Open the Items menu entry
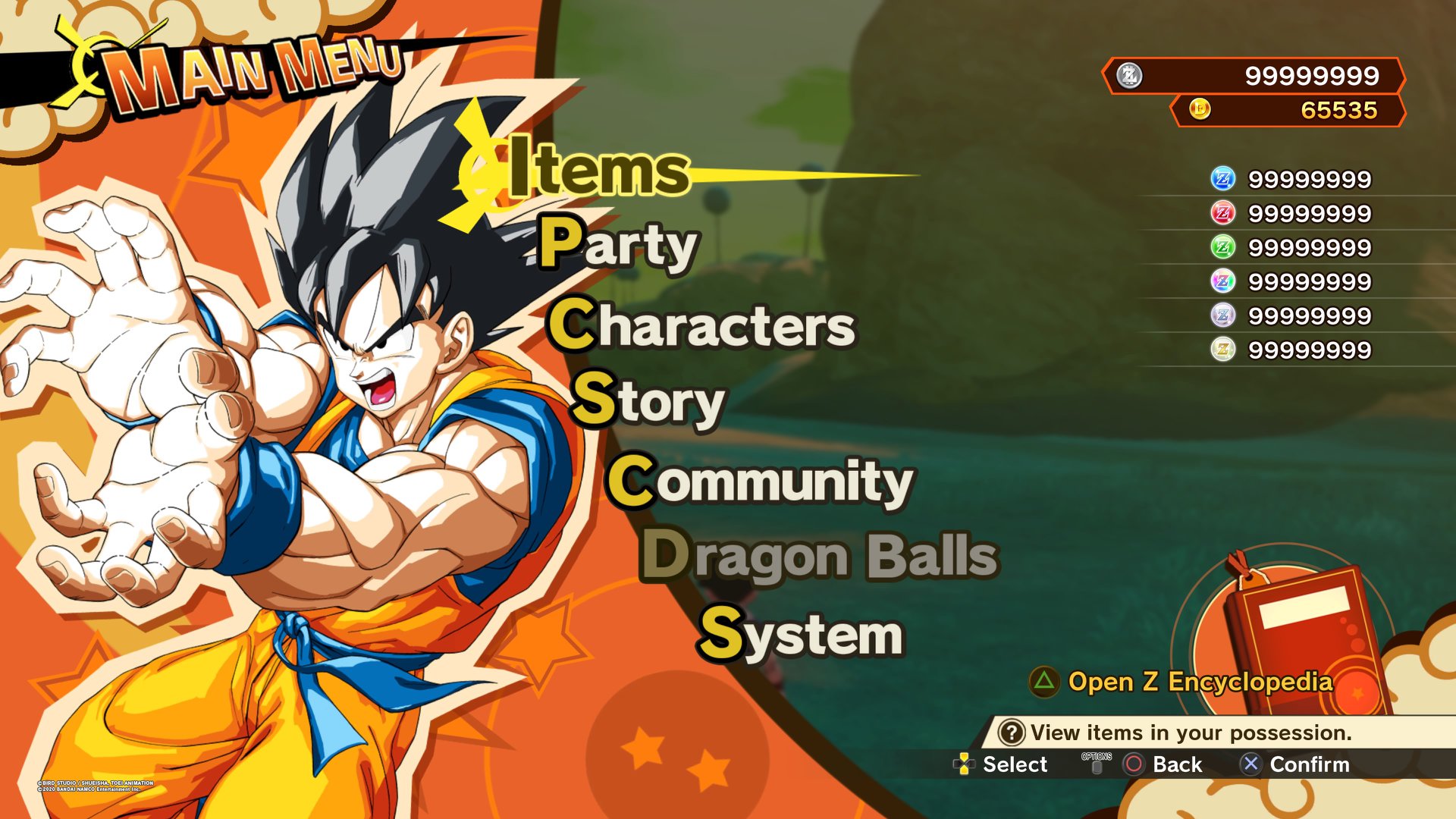Viewport: 1456px width, 819px height. (598, 170)
